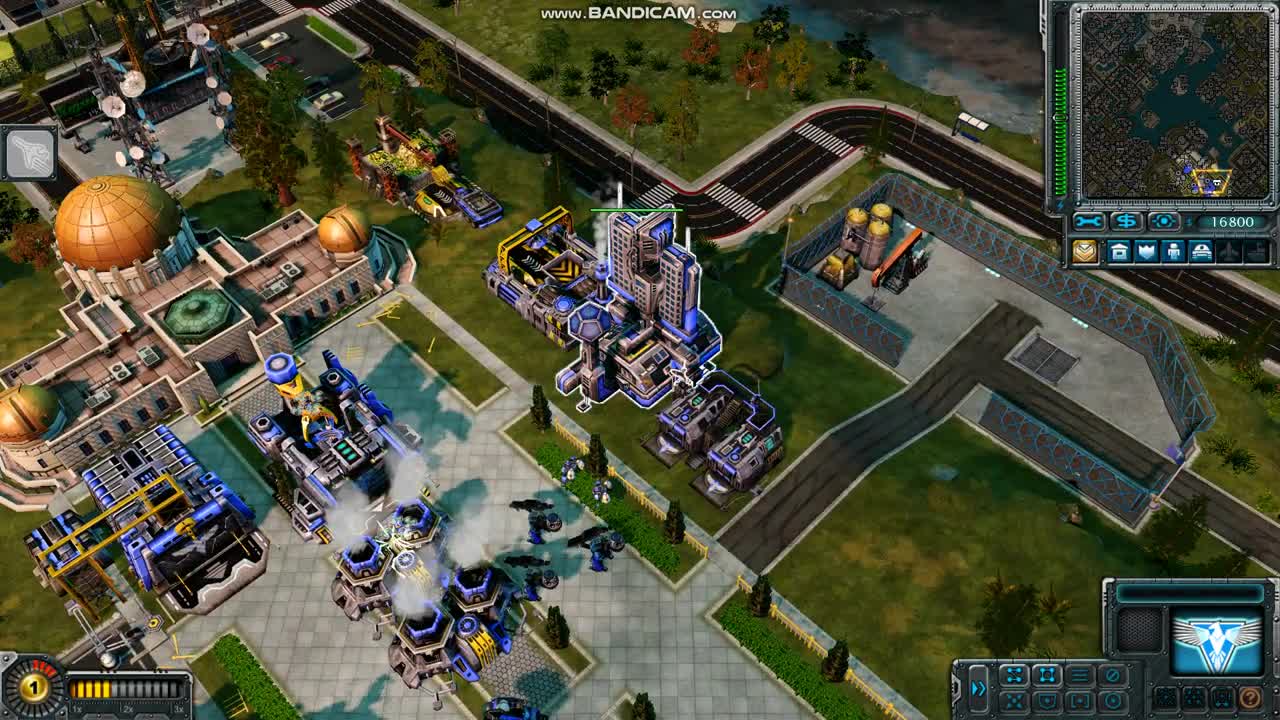Toggle the guard stance shield button
This screenshot has width=1280, height=720.
click(1047, 699)
